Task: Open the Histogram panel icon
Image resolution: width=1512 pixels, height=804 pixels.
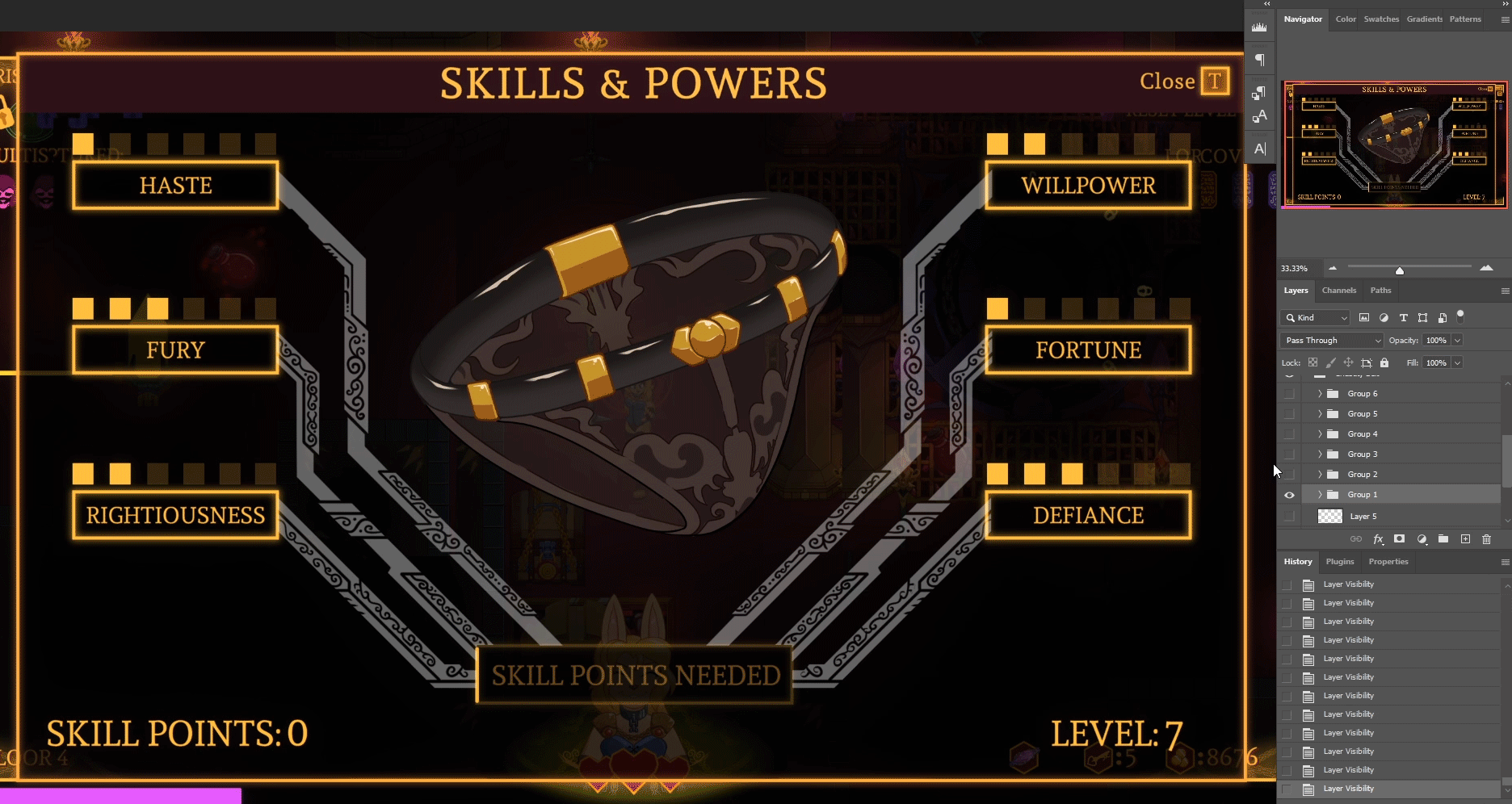Action: [x=1259, y=26]
